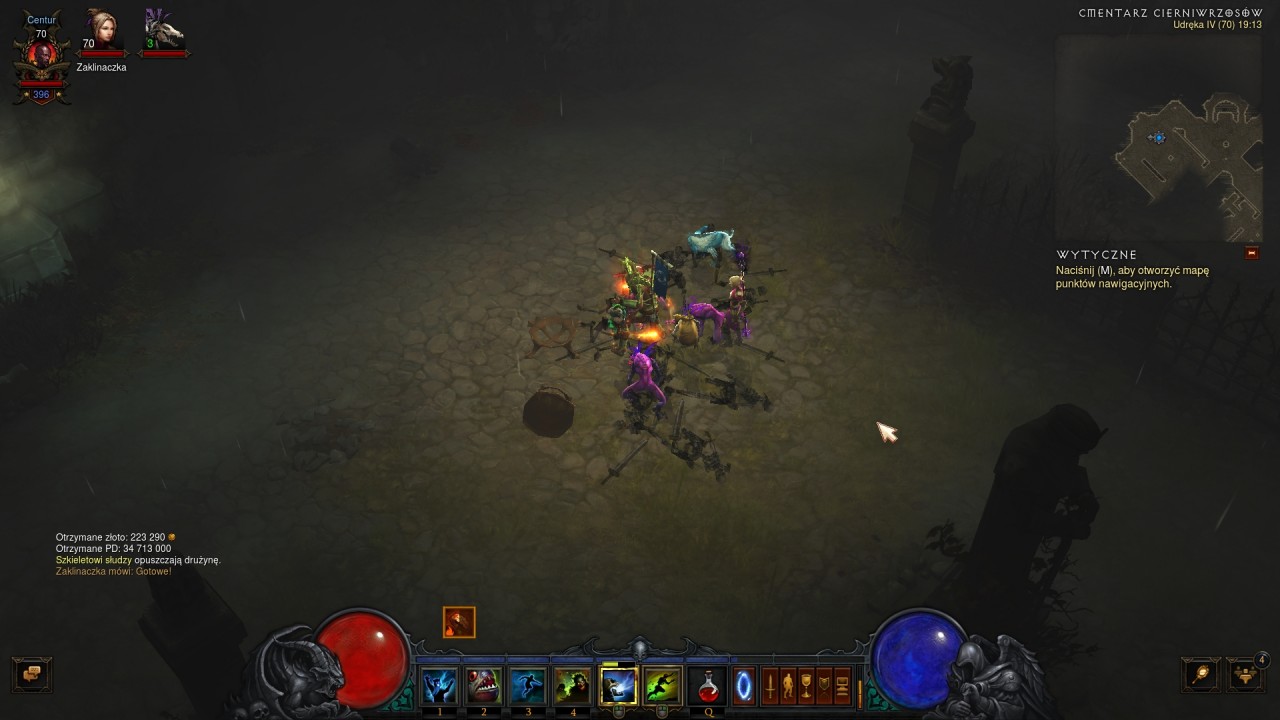The height and width of the screenshot is (720, 1280).
Task: Use the green running figure skill
Action: 662,686
